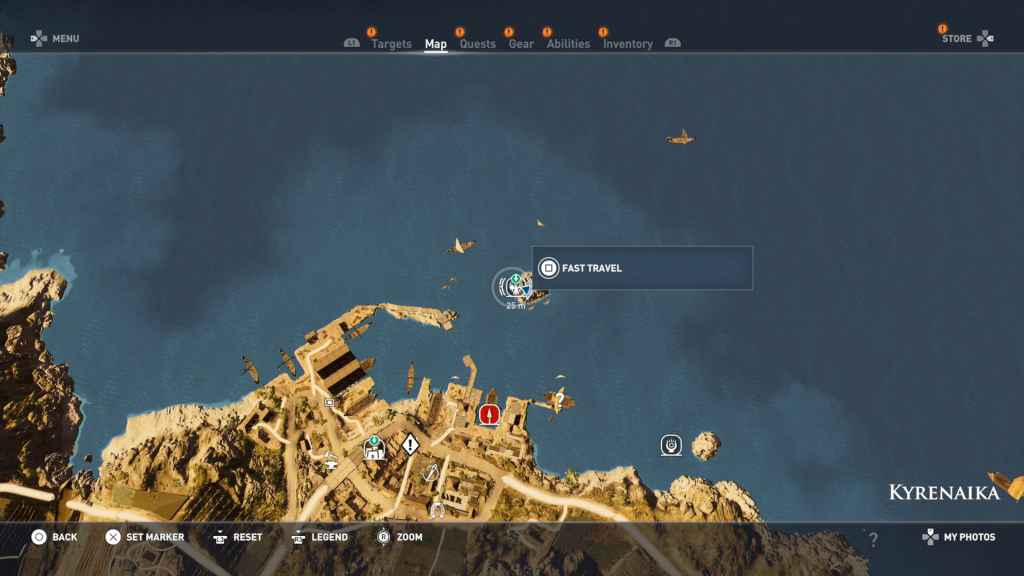This screenshot has height=576, width=1024.
Task: Click the question mark map marker
Action: click(x=560, y=400)
